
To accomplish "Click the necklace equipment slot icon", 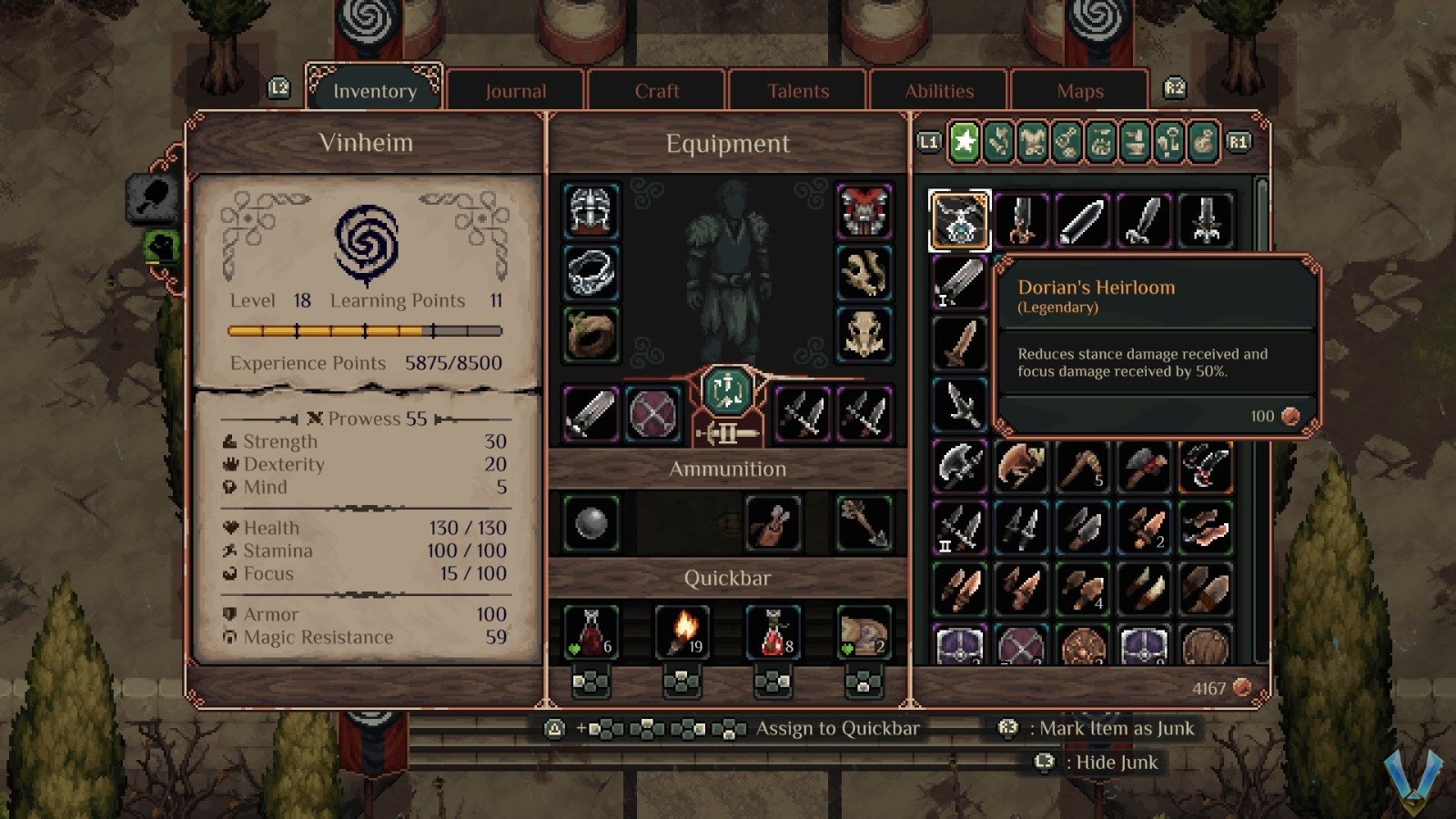I will pos(590,274).
